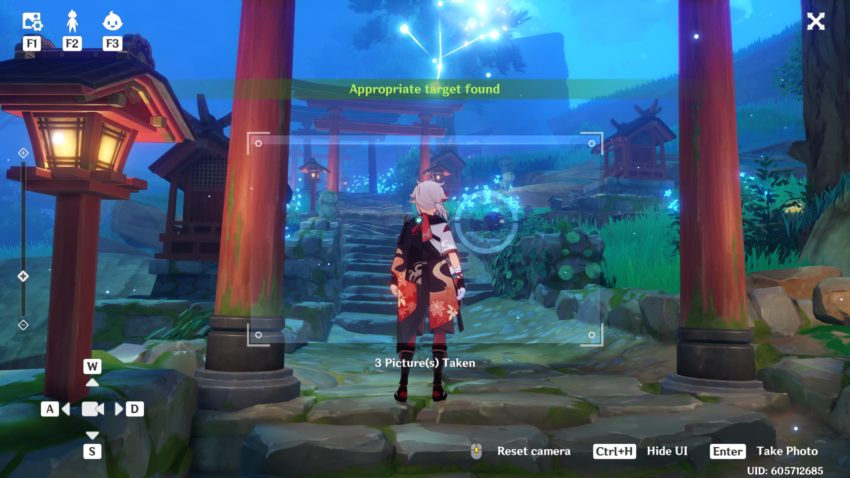Click Reset camera
This screenshot has width=850, height=478.
(520, 451)
